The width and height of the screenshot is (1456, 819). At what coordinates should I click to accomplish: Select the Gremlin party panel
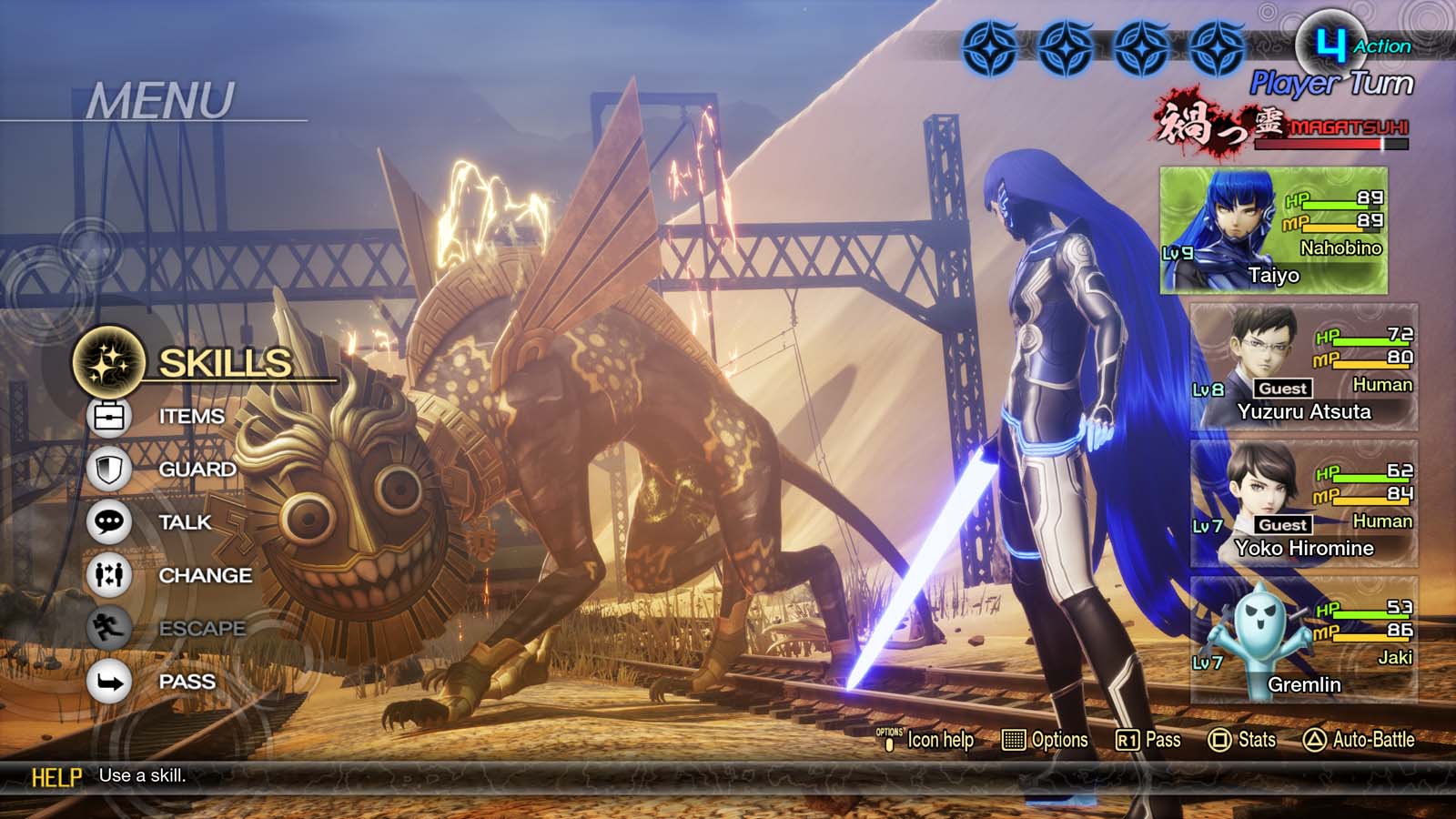(1303, 641)
